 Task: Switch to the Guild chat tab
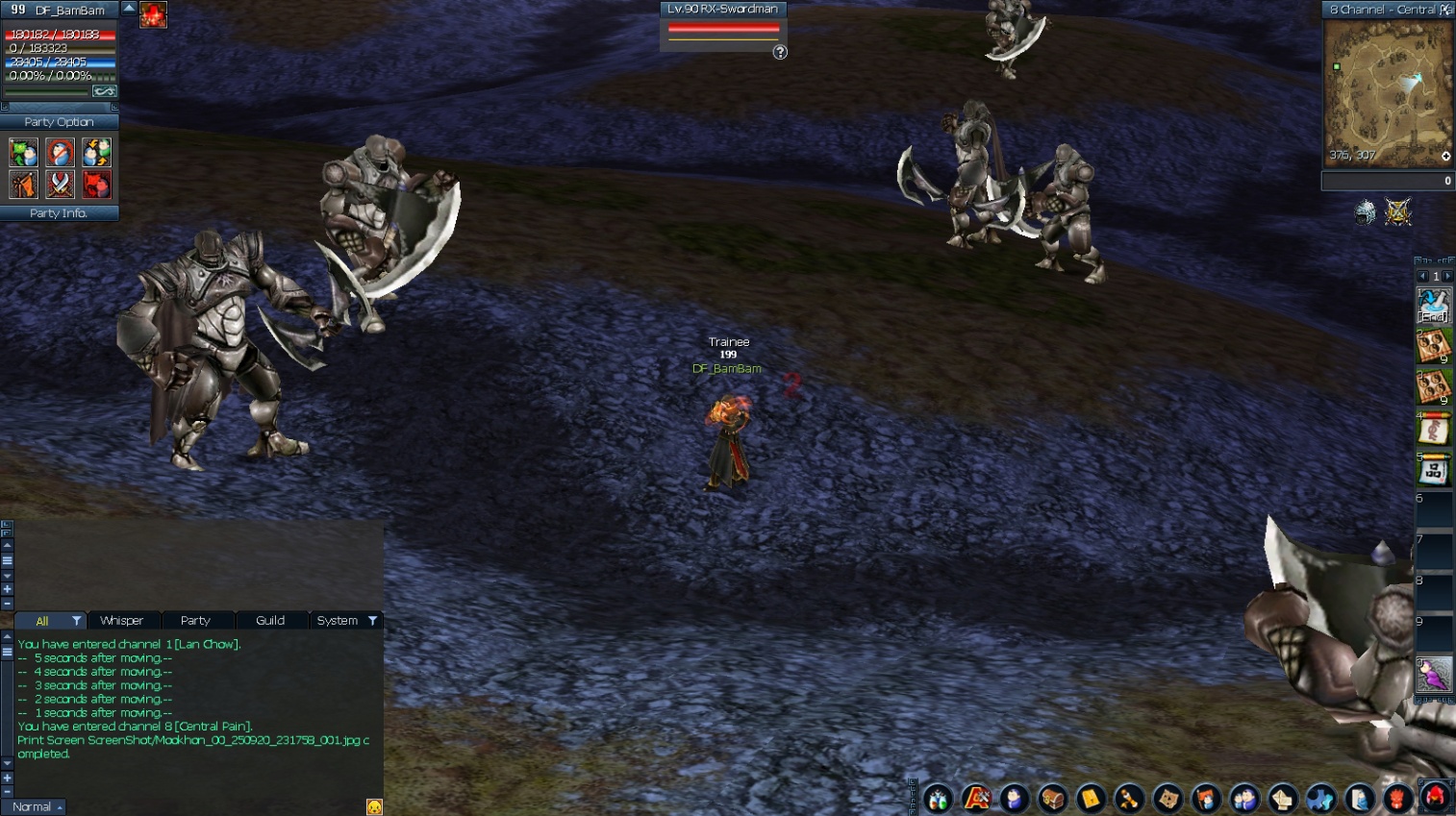[x=270, y=621]
